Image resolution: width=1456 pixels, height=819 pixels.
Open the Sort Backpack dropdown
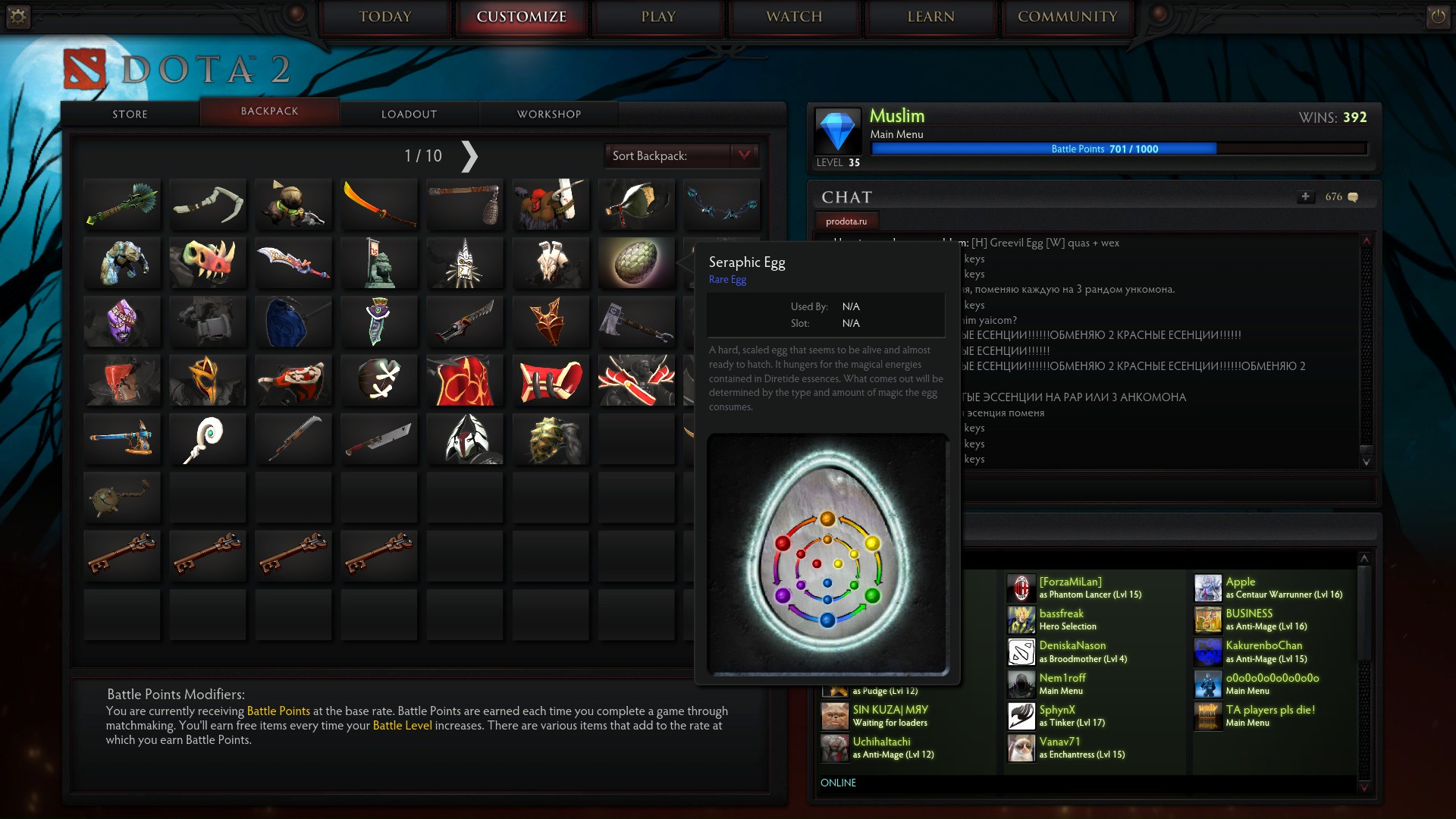(744, 155)
